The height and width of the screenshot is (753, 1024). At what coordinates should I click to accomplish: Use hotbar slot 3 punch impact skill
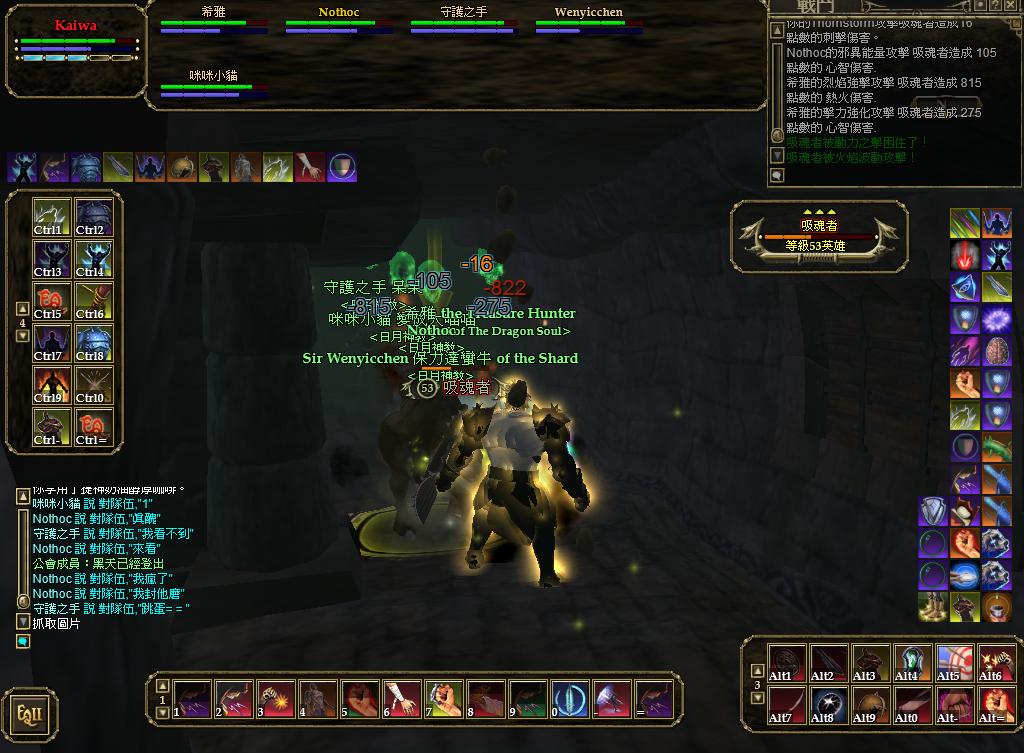click(x=274, y=699)
